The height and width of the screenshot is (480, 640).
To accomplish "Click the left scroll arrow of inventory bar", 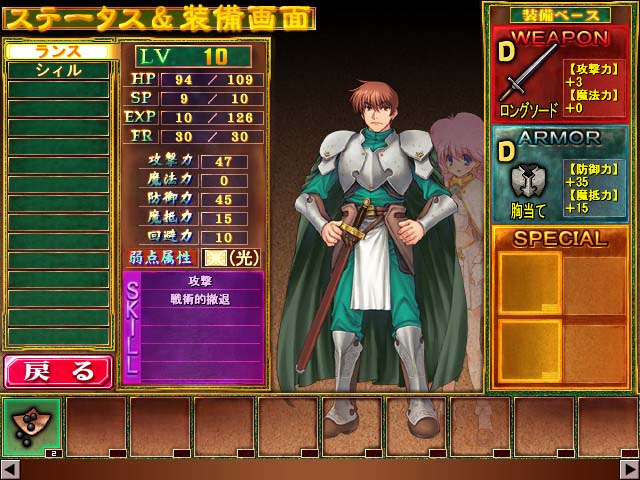I will coord(9,469).
